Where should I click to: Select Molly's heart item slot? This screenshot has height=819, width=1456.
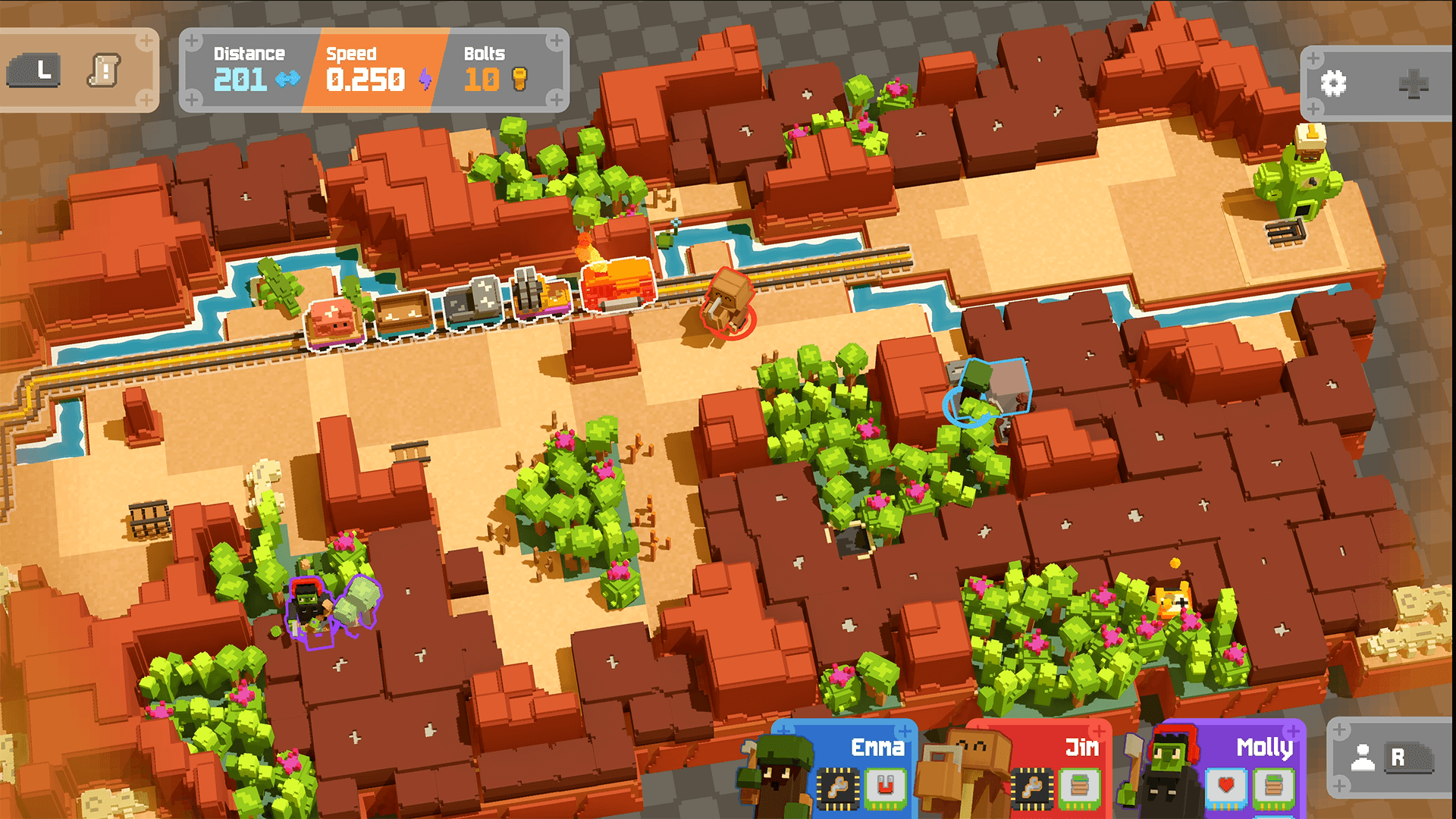[x=1226, y=787]
